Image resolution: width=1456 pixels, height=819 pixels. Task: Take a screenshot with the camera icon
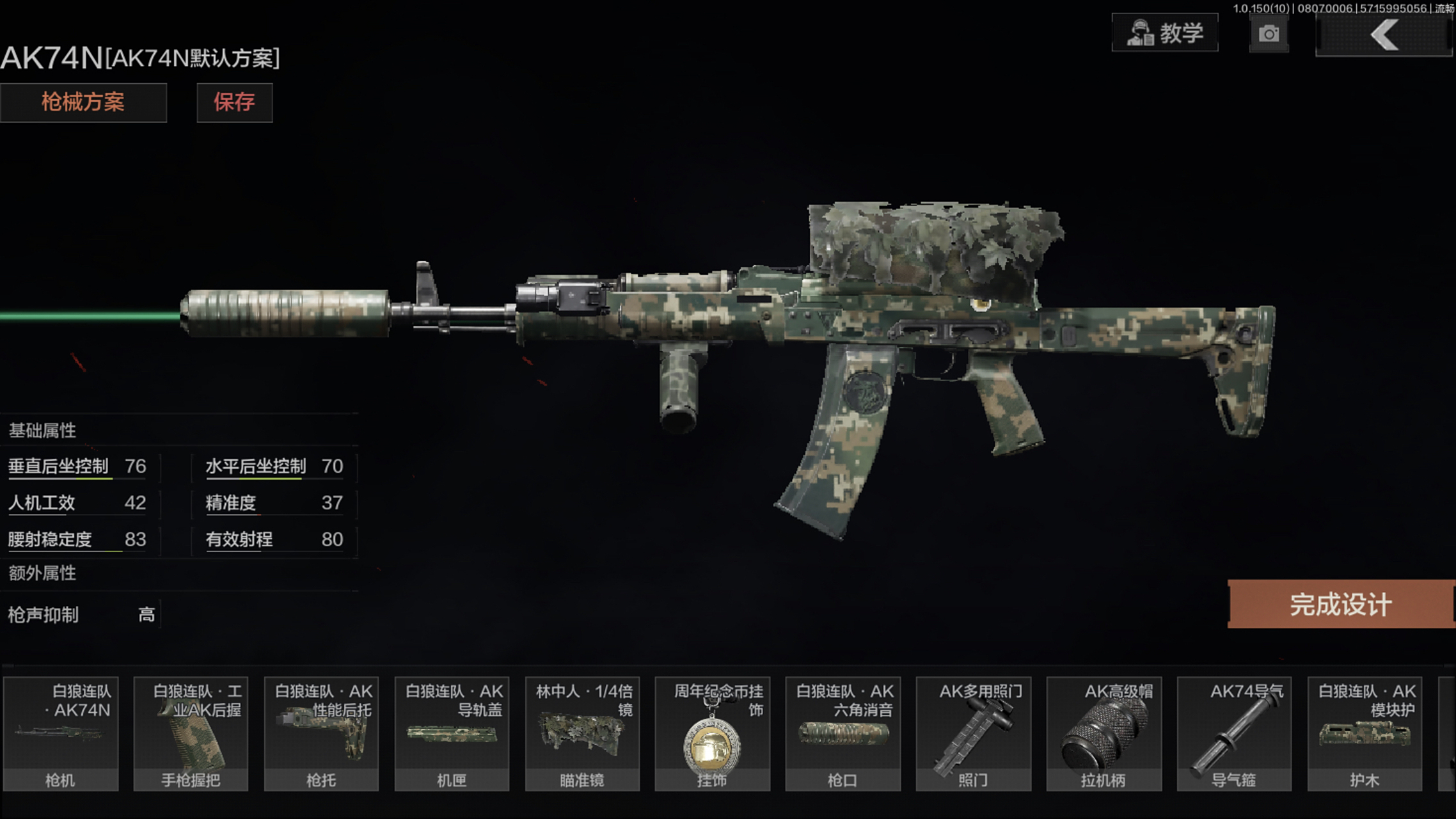pos(1269,34)
